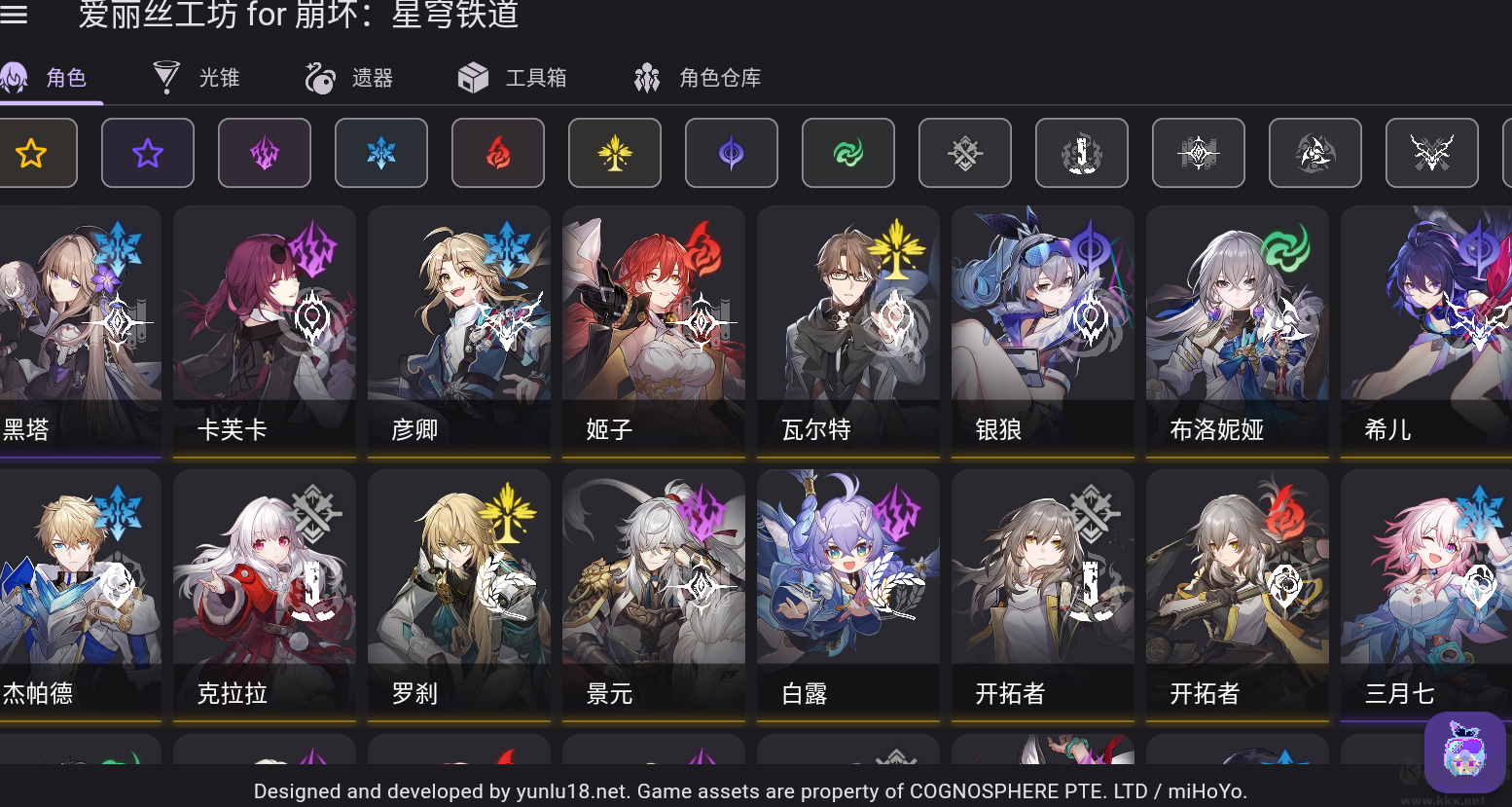Toggle the four-star rarity filter
1512x807 pixels.
coord(148,153)
